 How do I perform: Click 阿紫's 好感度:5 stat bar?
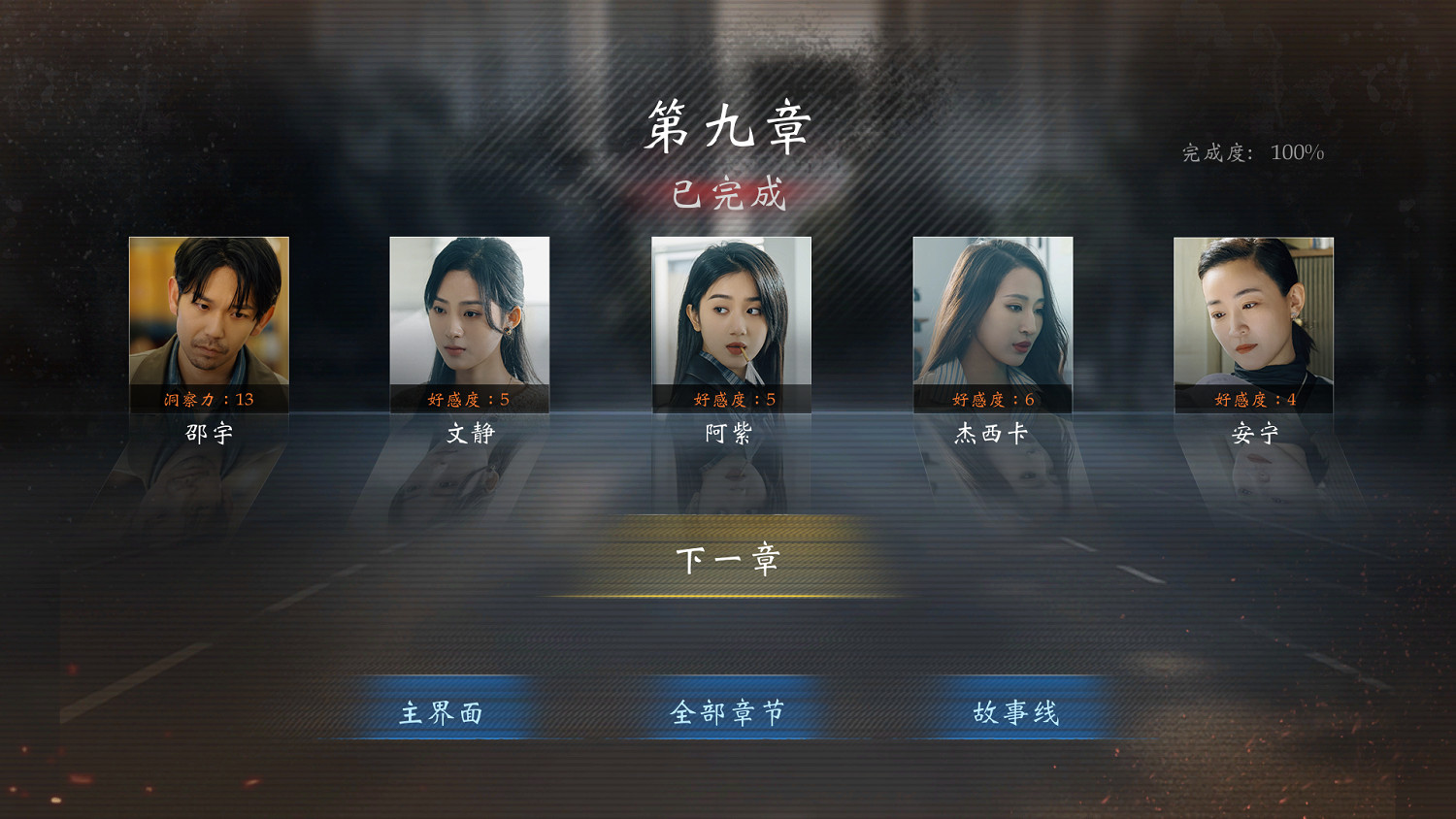[731, 399]
